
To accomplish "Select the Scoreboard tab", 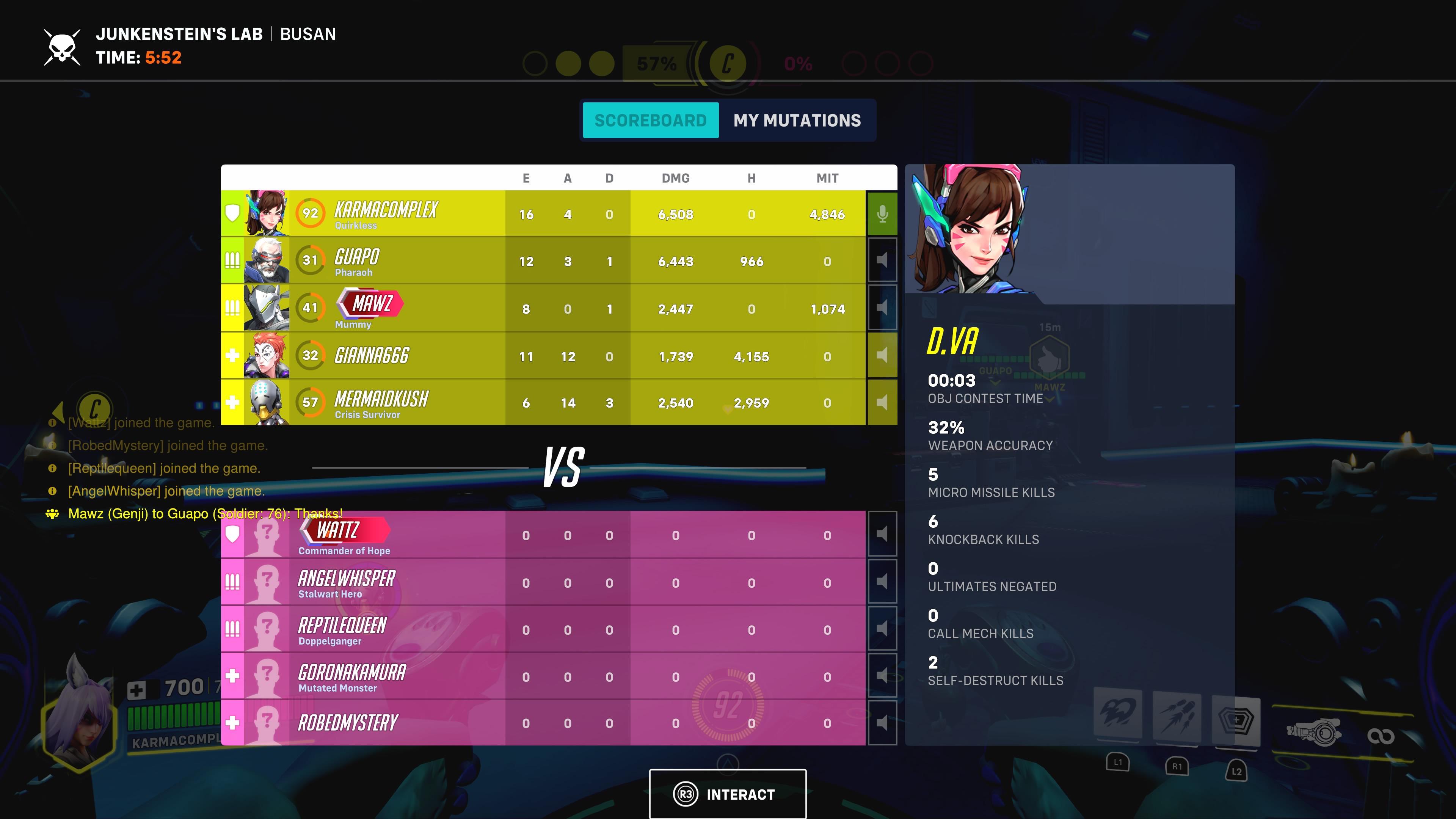I will [651, 120].
